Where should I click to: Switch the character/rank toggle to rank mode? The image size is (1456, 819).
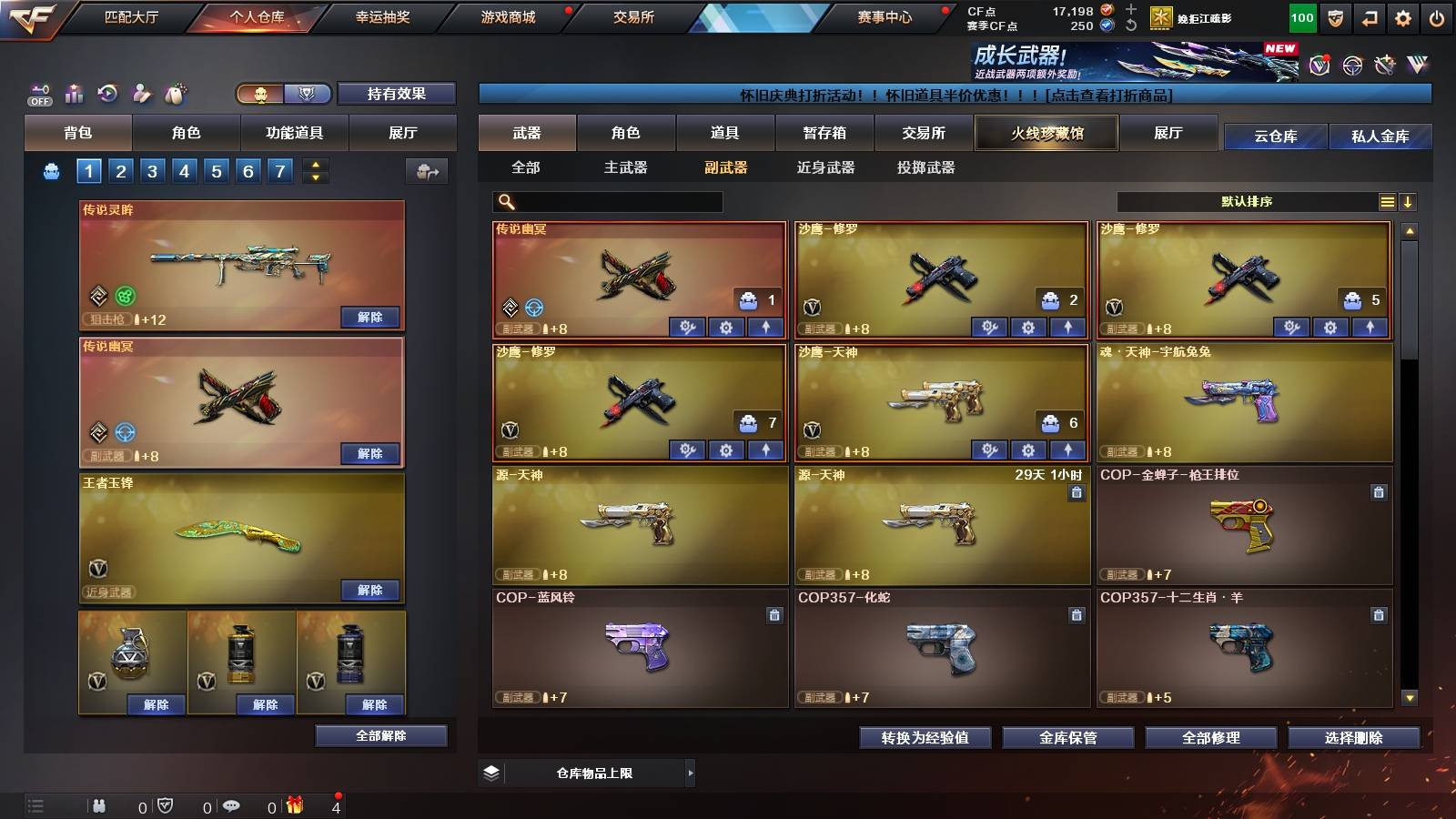click(x=308, y=93)
